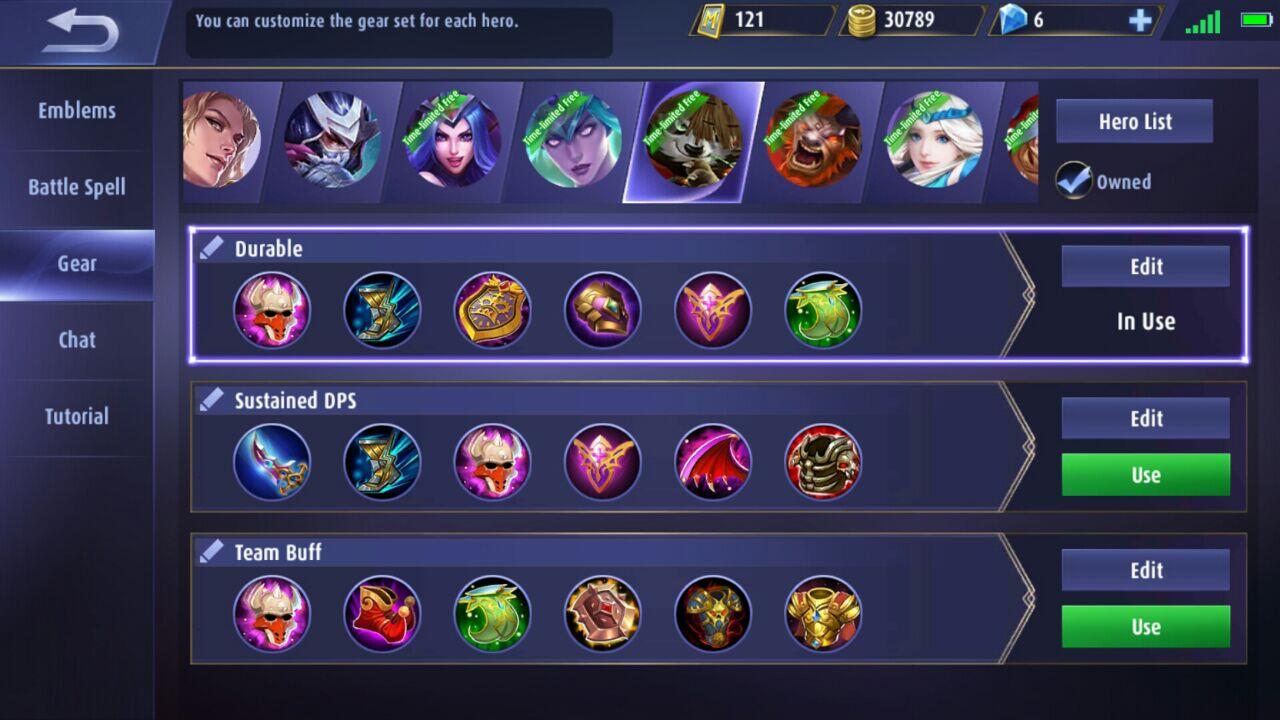1280x720 pixels.
Task: Edit the Team Buff gear set
Action: tap(1146, 571)
